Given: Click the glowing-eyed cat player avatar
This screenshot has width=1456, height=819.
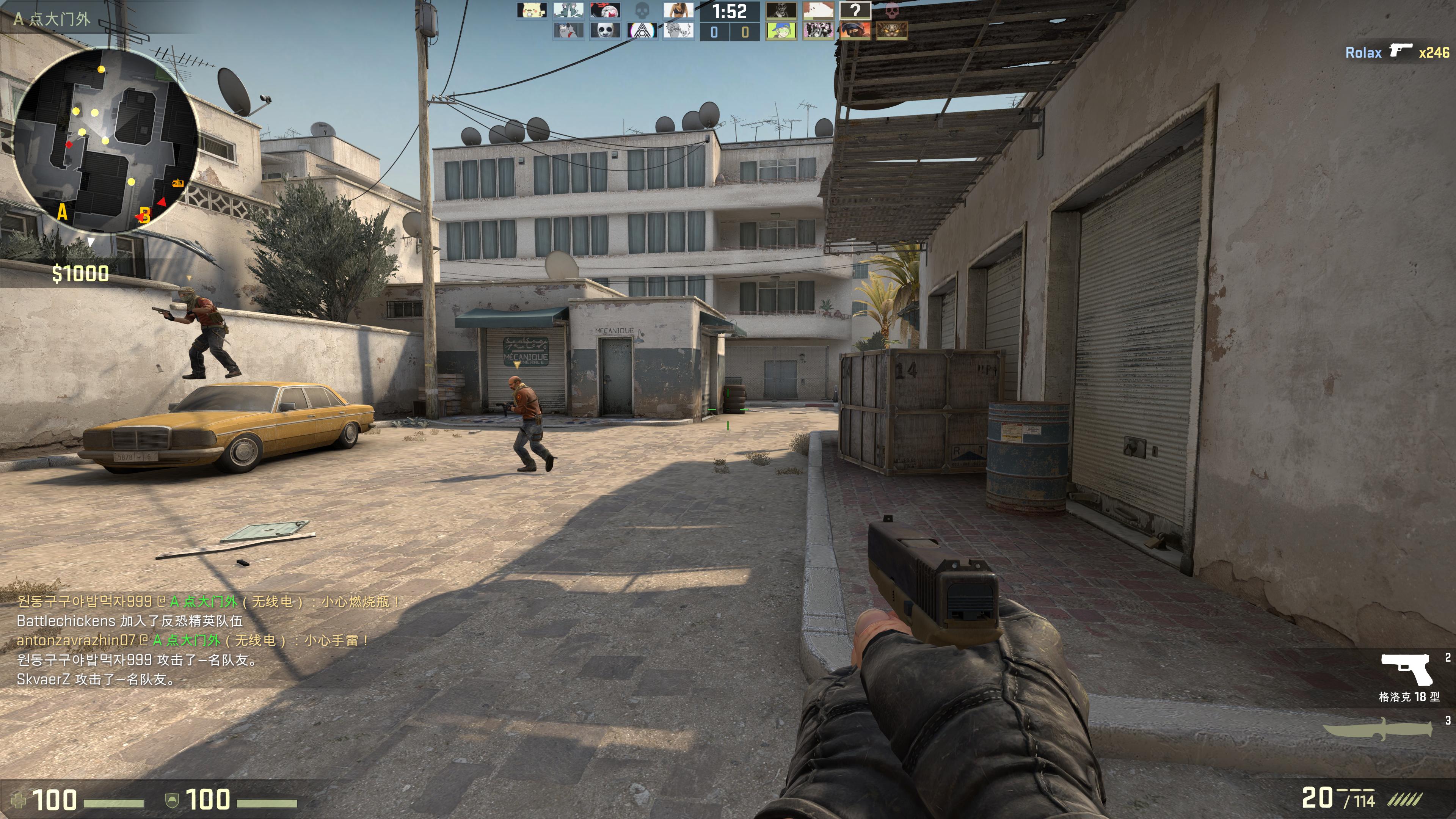Looking at the screenshot, I should pos(891,30).
